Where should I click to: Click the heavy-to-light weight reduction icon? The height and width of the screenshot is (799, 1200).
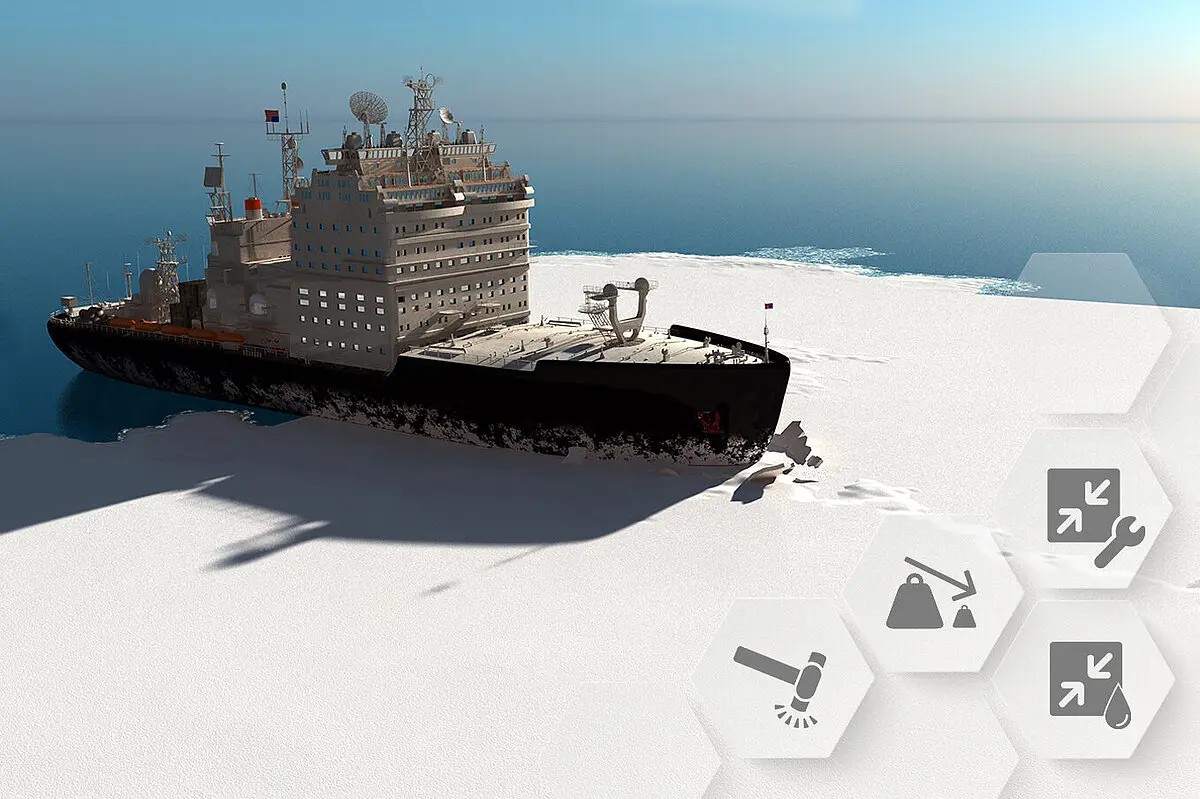pyautogui.click(x=931, y=594)
